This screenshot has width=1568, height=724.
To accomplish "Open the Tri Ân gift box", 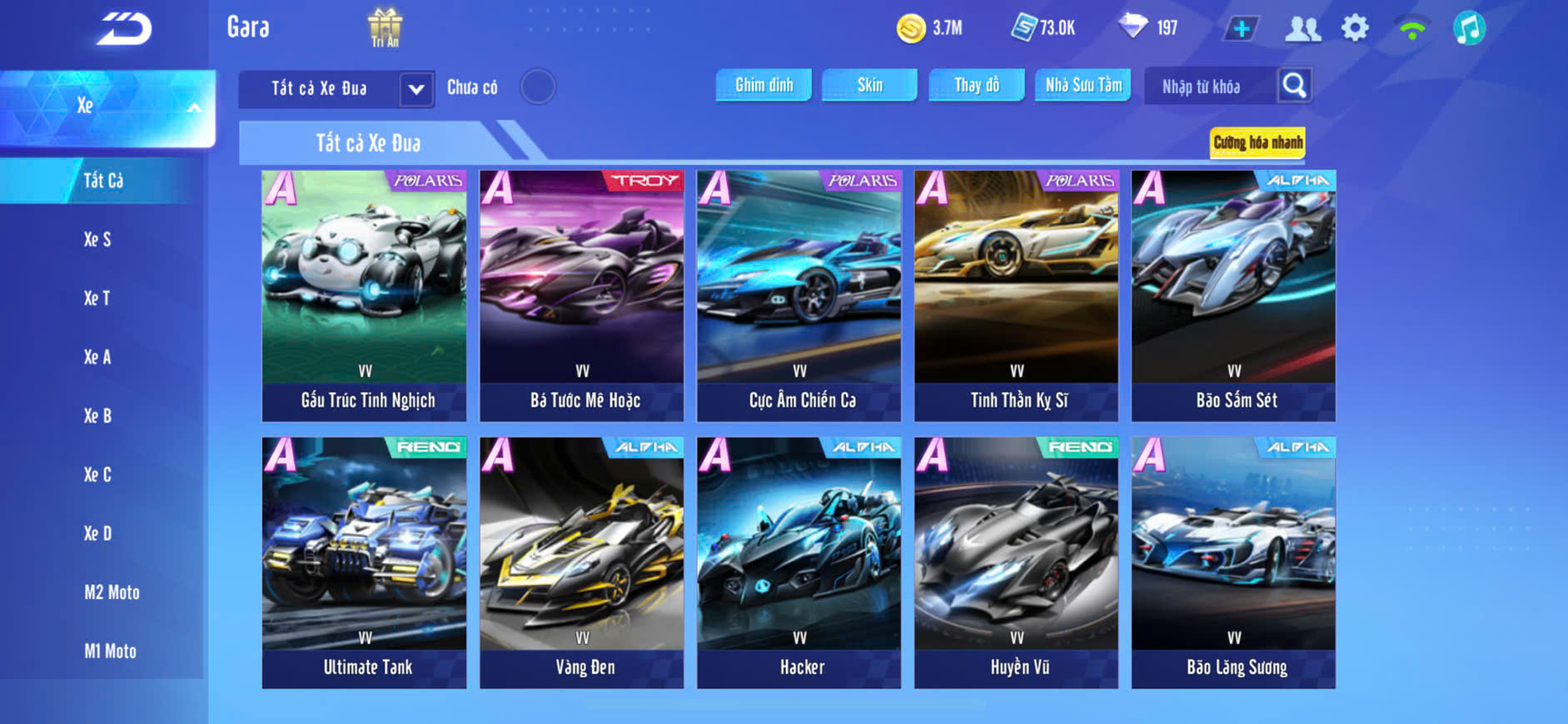I will [x=385, y=27].
